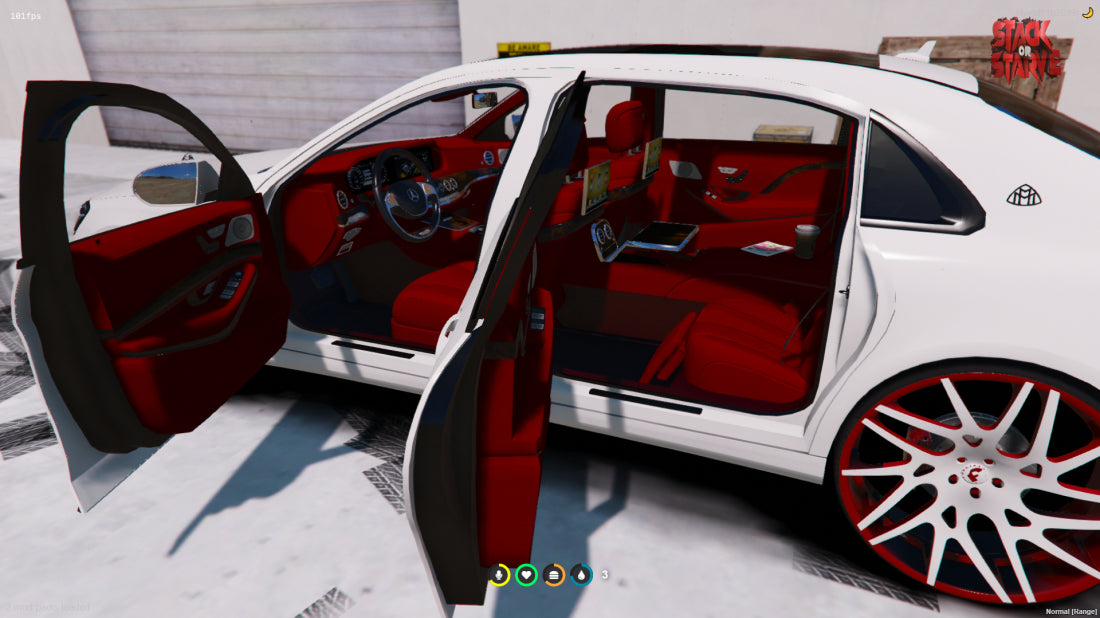Click the Stack or Starve server logo
This screenshot has width=1100, height=618.
point(1026,48)
